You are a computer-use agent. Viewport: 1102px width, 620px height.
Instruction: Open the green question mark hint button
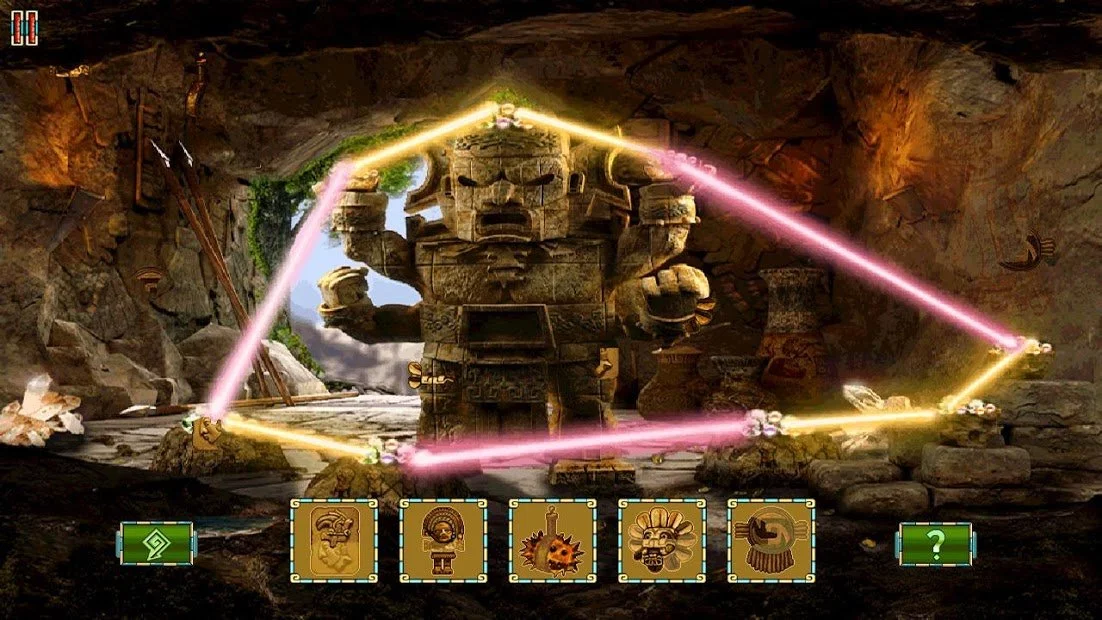pyautogui.click(x=935, y=543)
